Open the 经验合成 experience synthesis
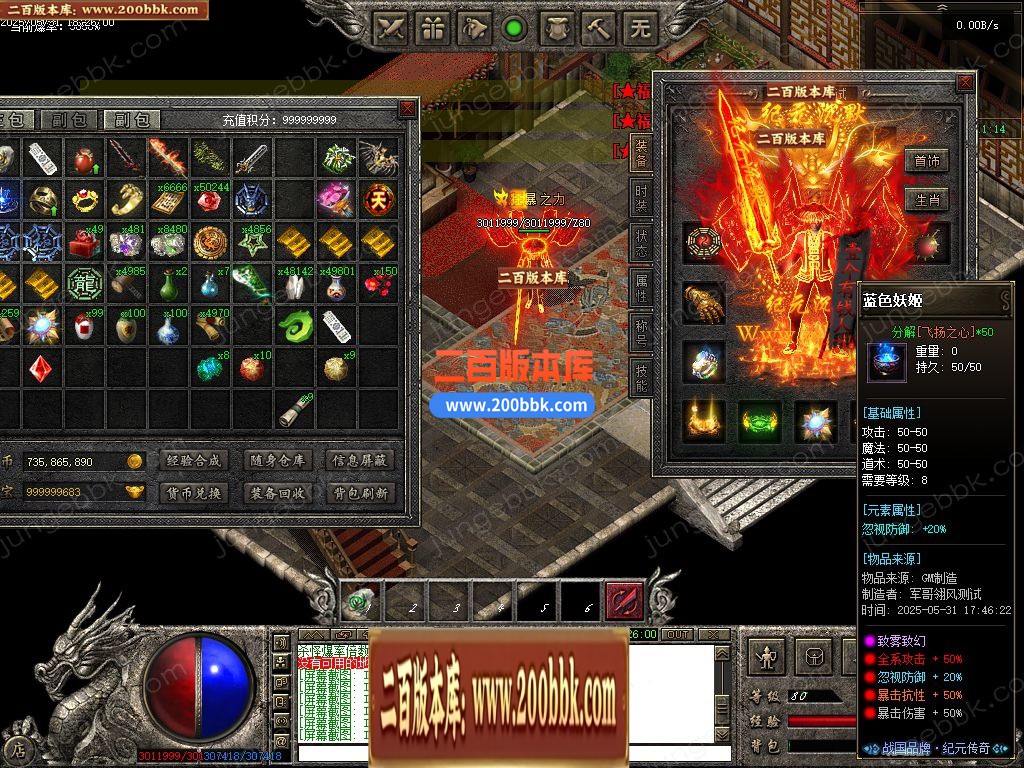 point(192,461)
